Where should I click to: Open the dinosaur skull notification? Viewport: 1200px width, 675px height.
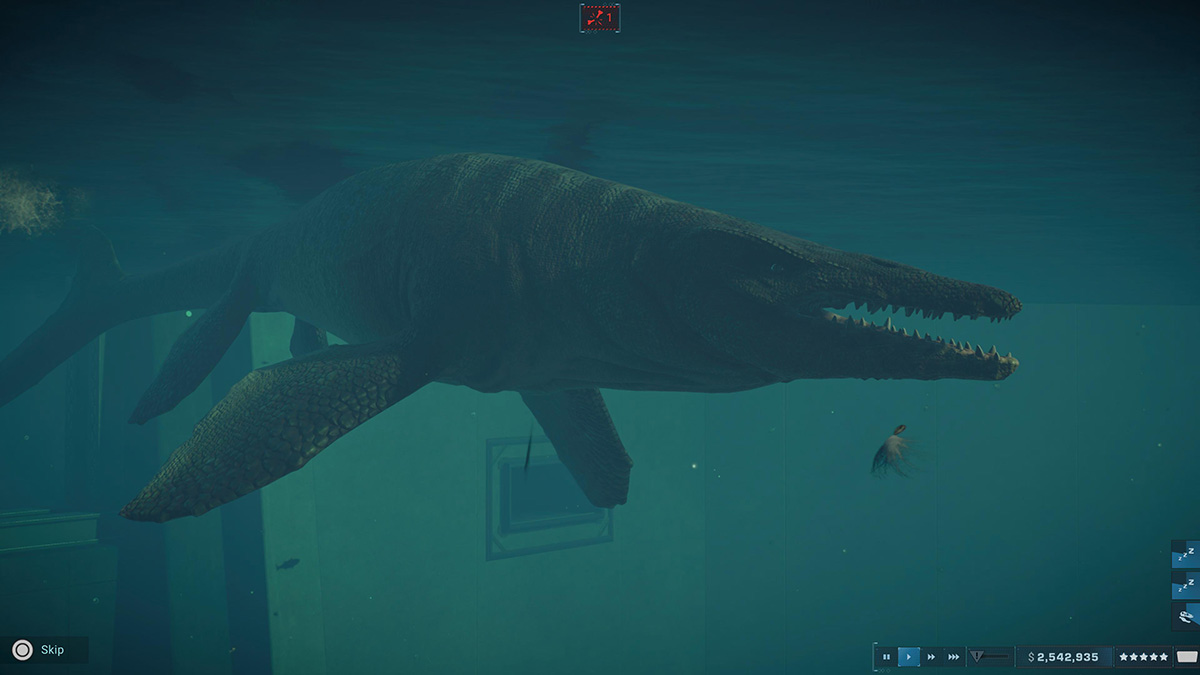(x=1186, y=616)
